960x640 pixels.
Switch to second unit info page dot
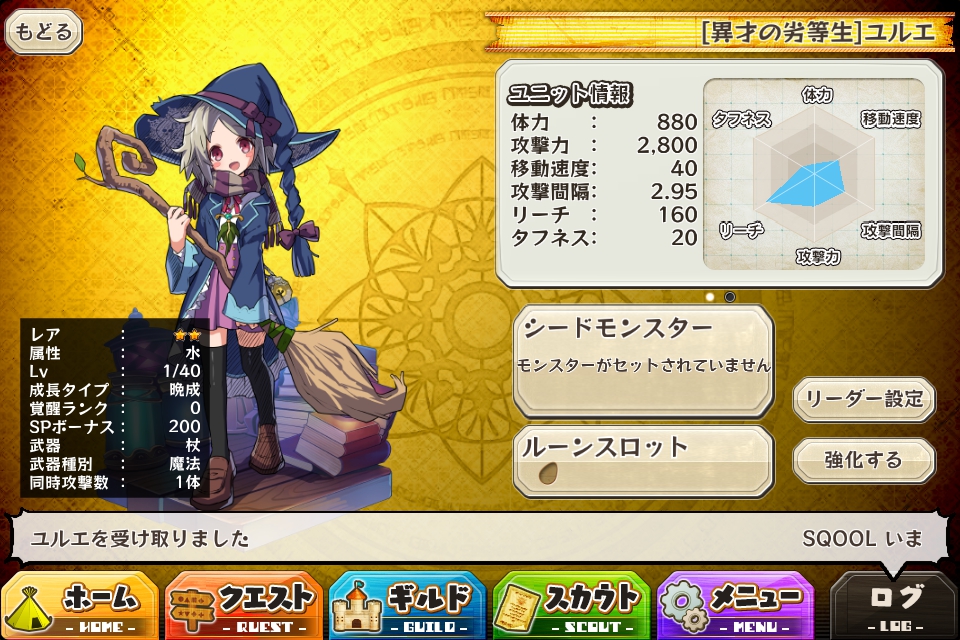(x=730, y=297)
